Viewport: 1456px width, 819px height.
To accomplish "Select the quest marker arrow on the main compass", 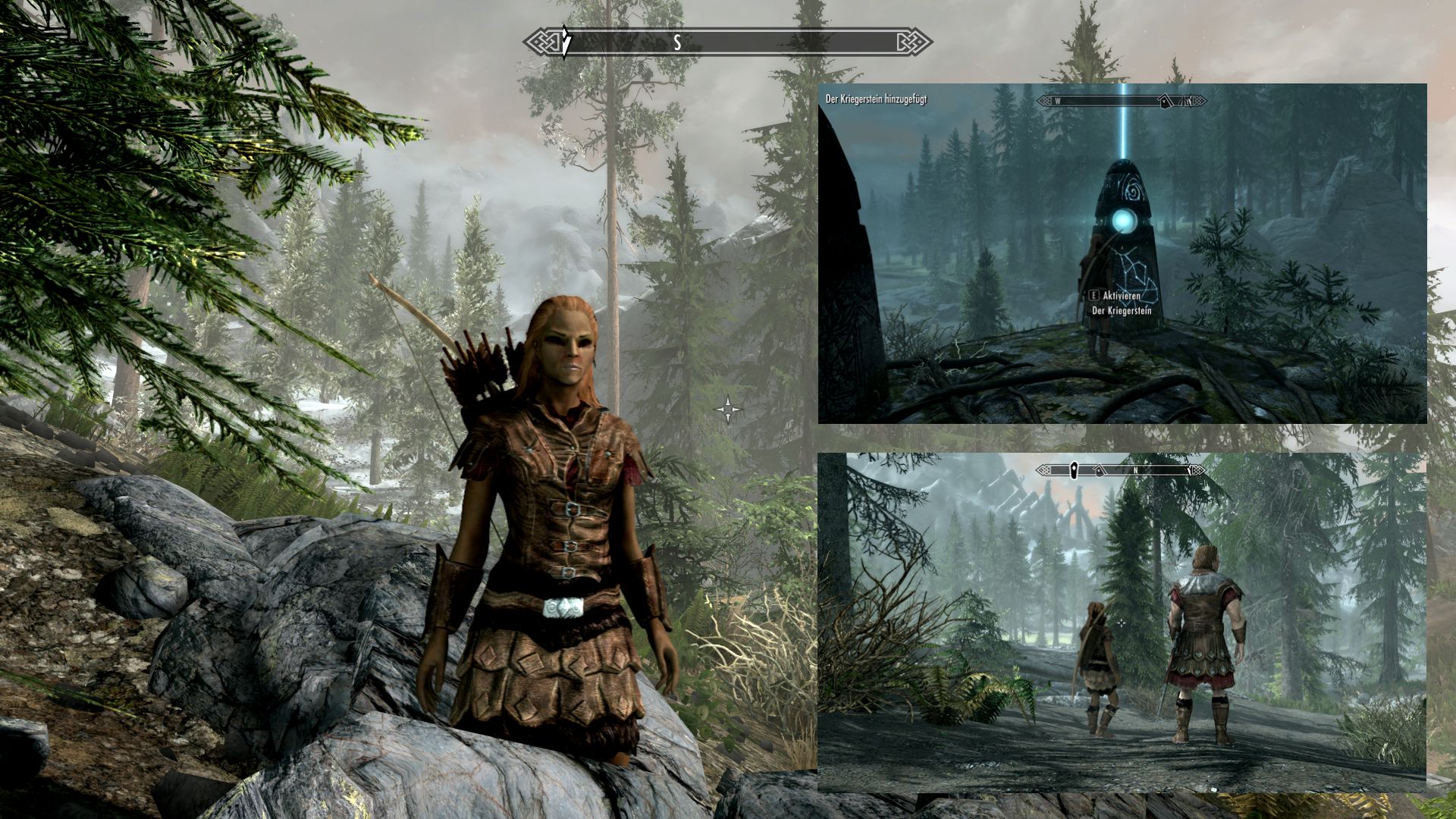I will 566,41.
